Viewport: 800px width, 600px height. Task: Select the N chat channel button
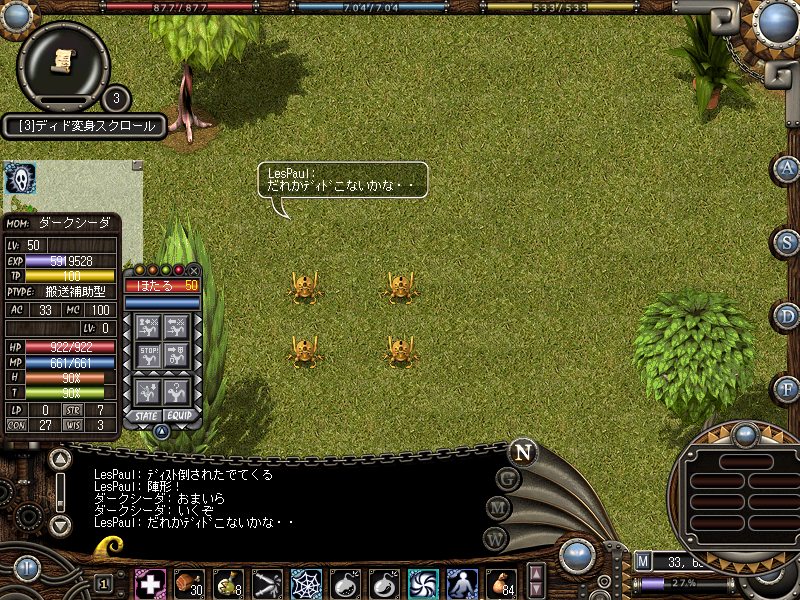pos(522,451)
